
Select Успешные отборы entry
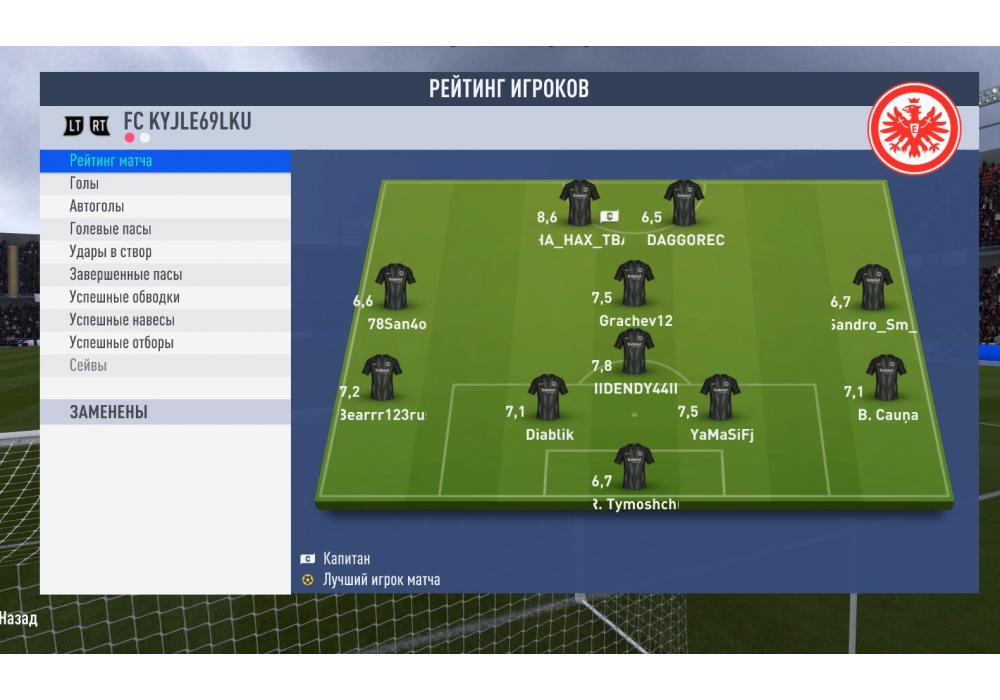(x=121, y=343)
